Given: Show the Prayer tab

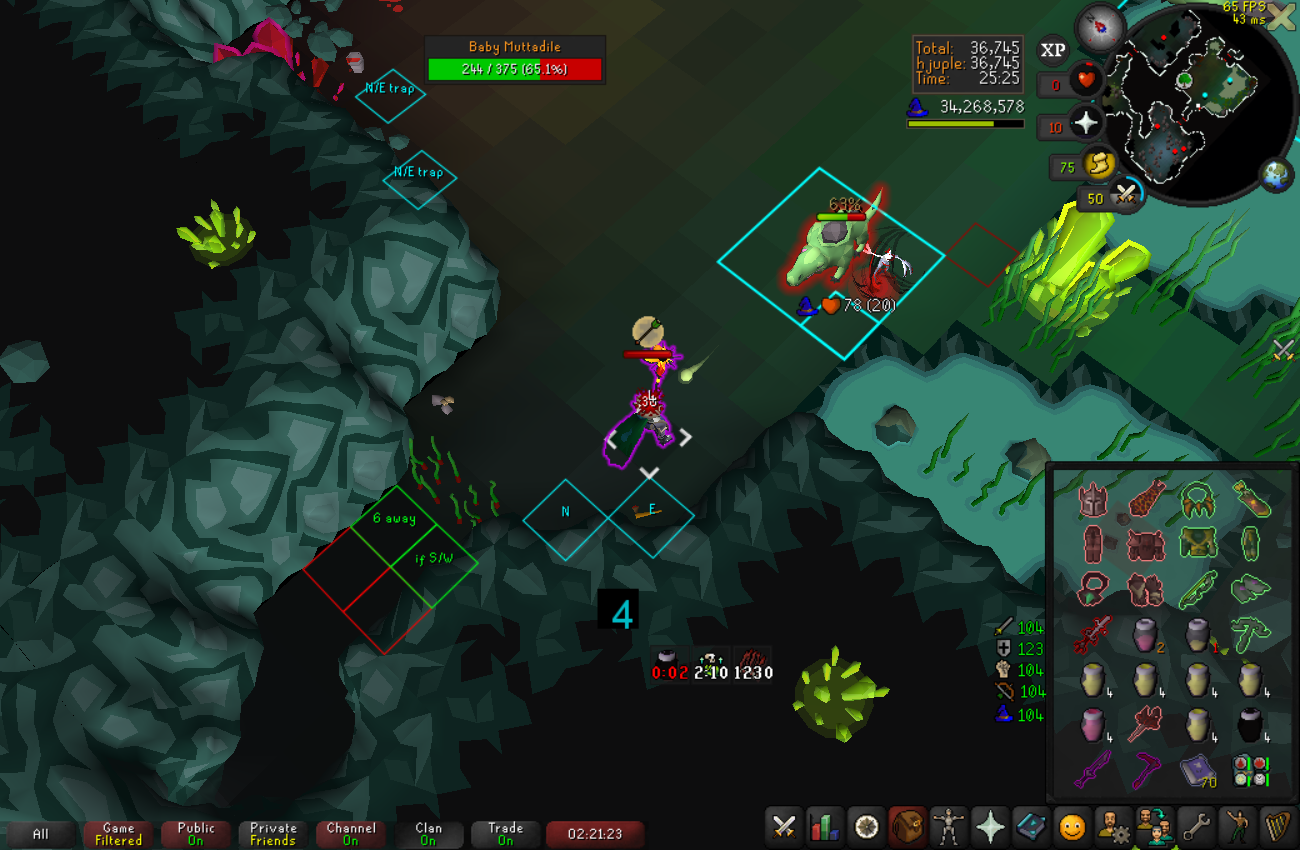Looking at the screenshot, I should click(990, 827).
